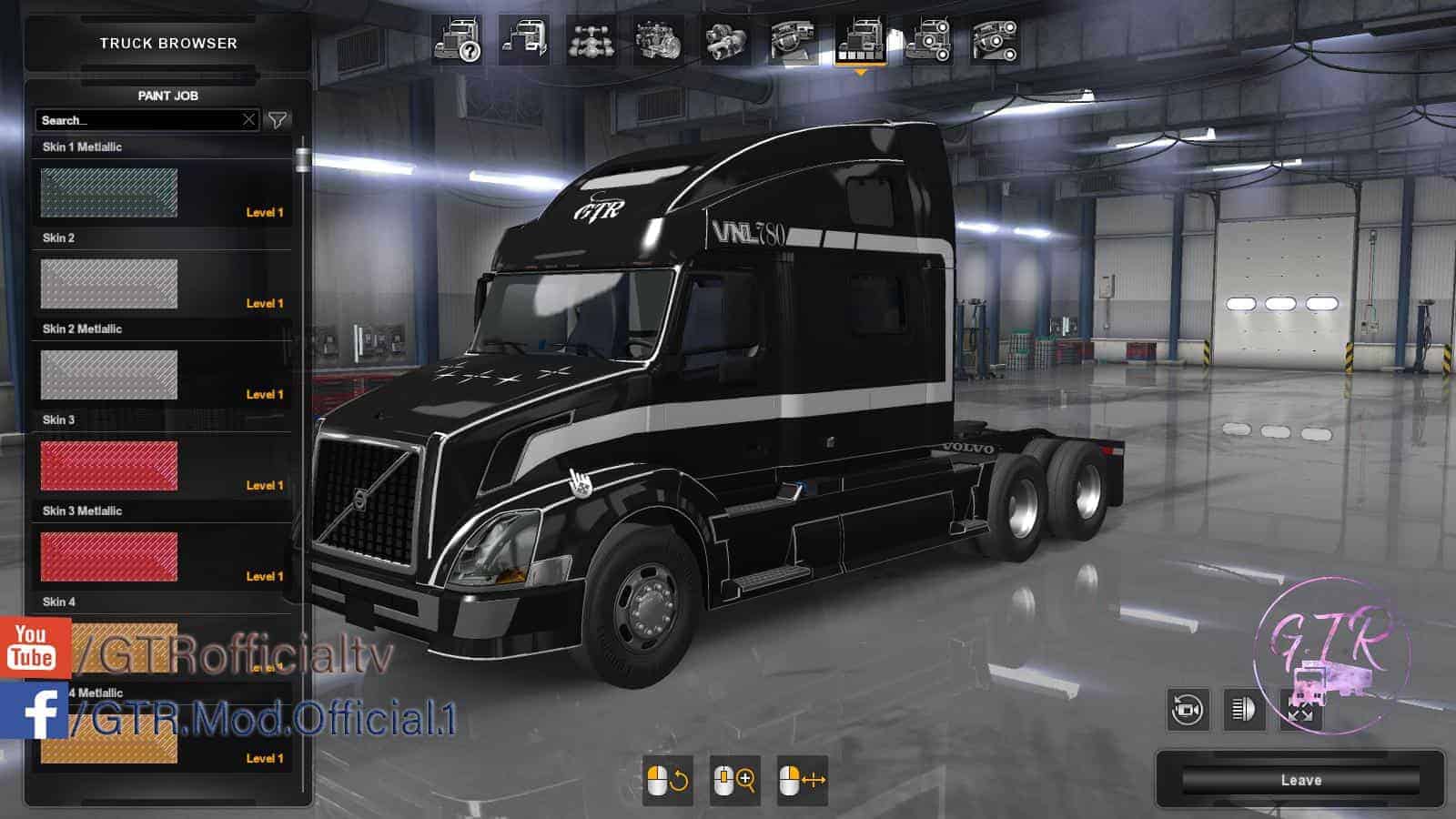Open the Truck Browser
The width and height of the screenshot is (1456, 819).
coord(168,43)
